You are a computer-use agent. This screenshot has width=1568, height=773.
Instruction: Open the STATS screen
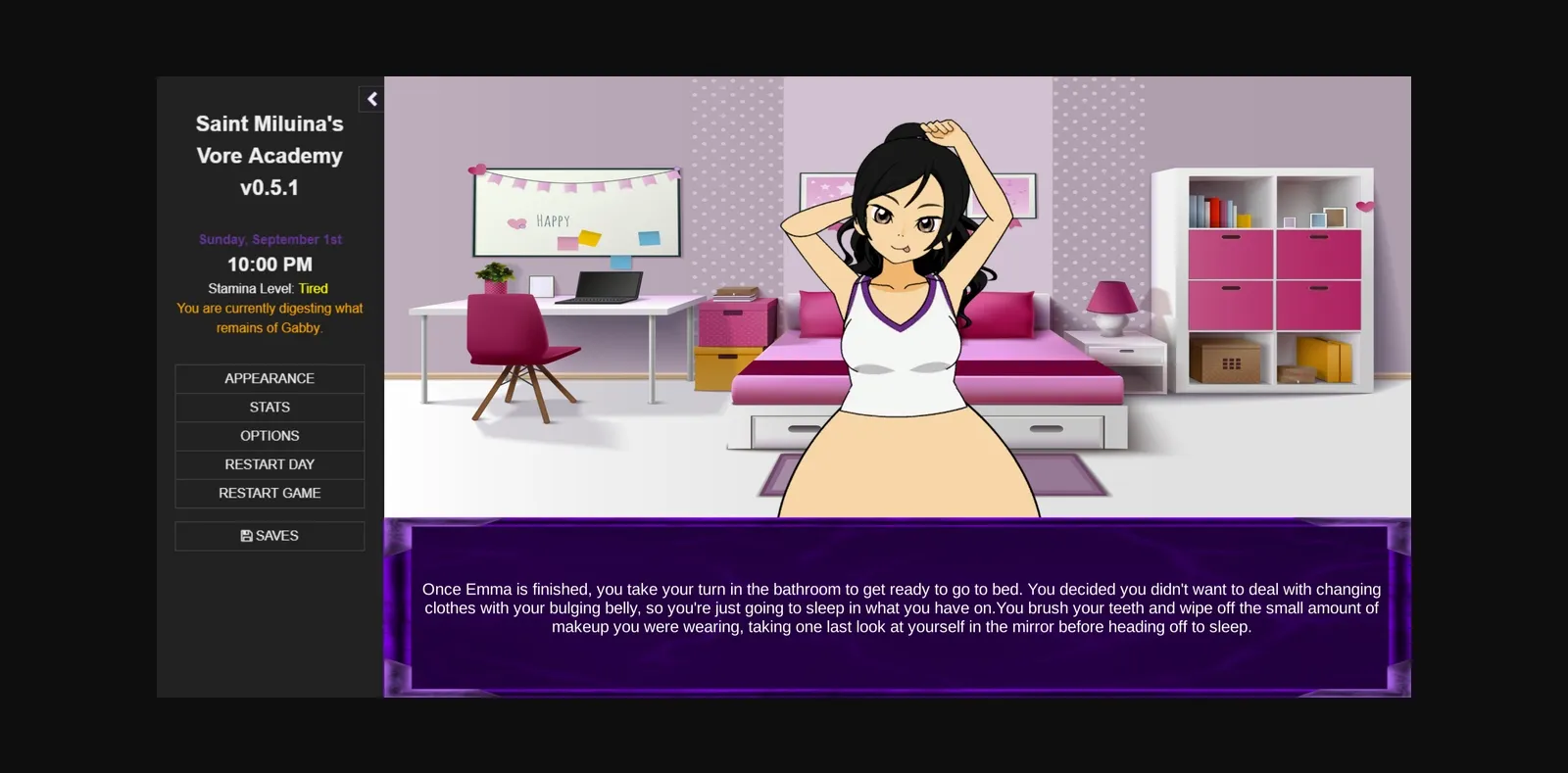[269, 407]
